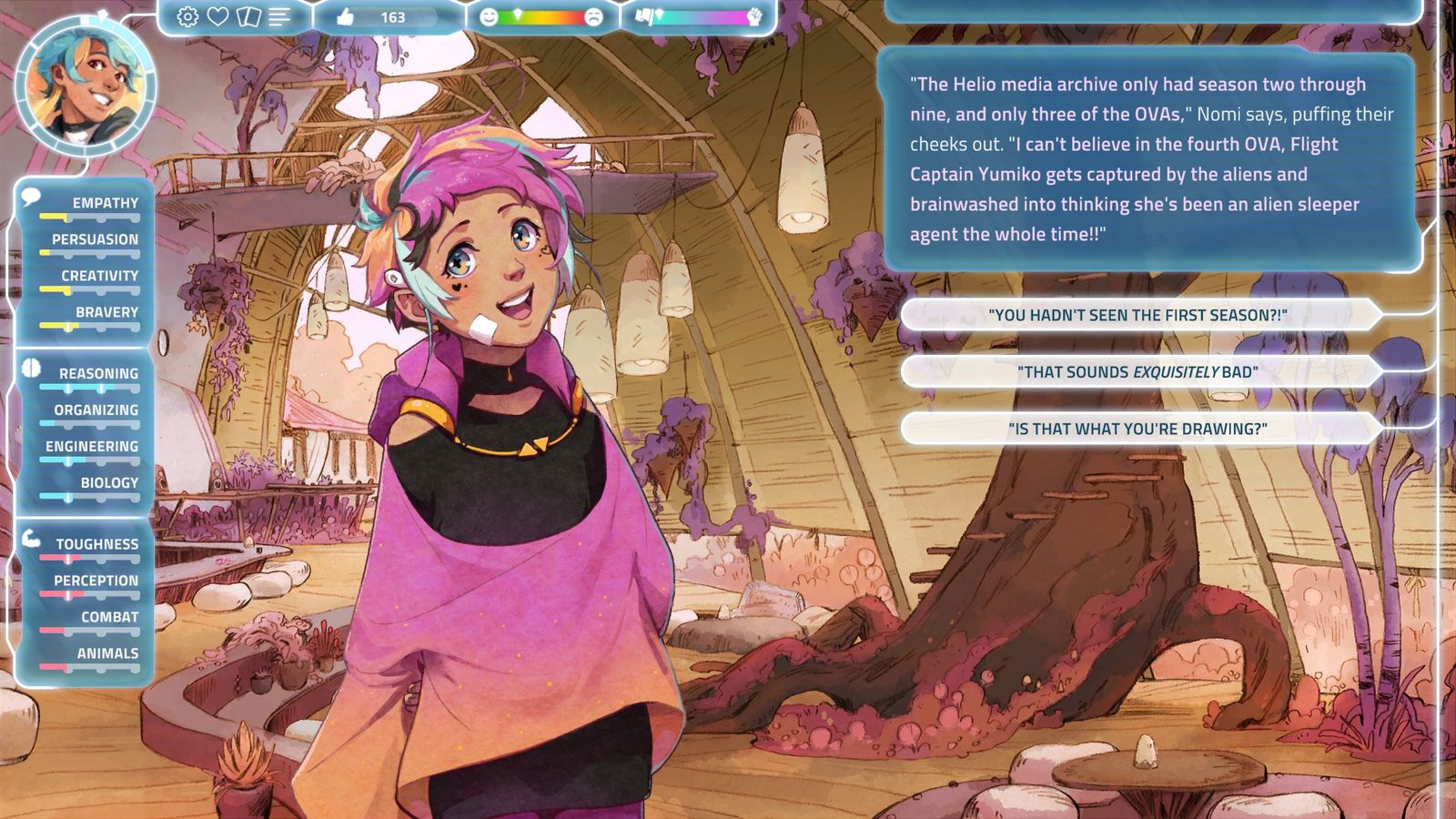Click the heart relationships icon
Image resolution: width=1456 pixels, height=819 pixels.
(x=218, y=15)
